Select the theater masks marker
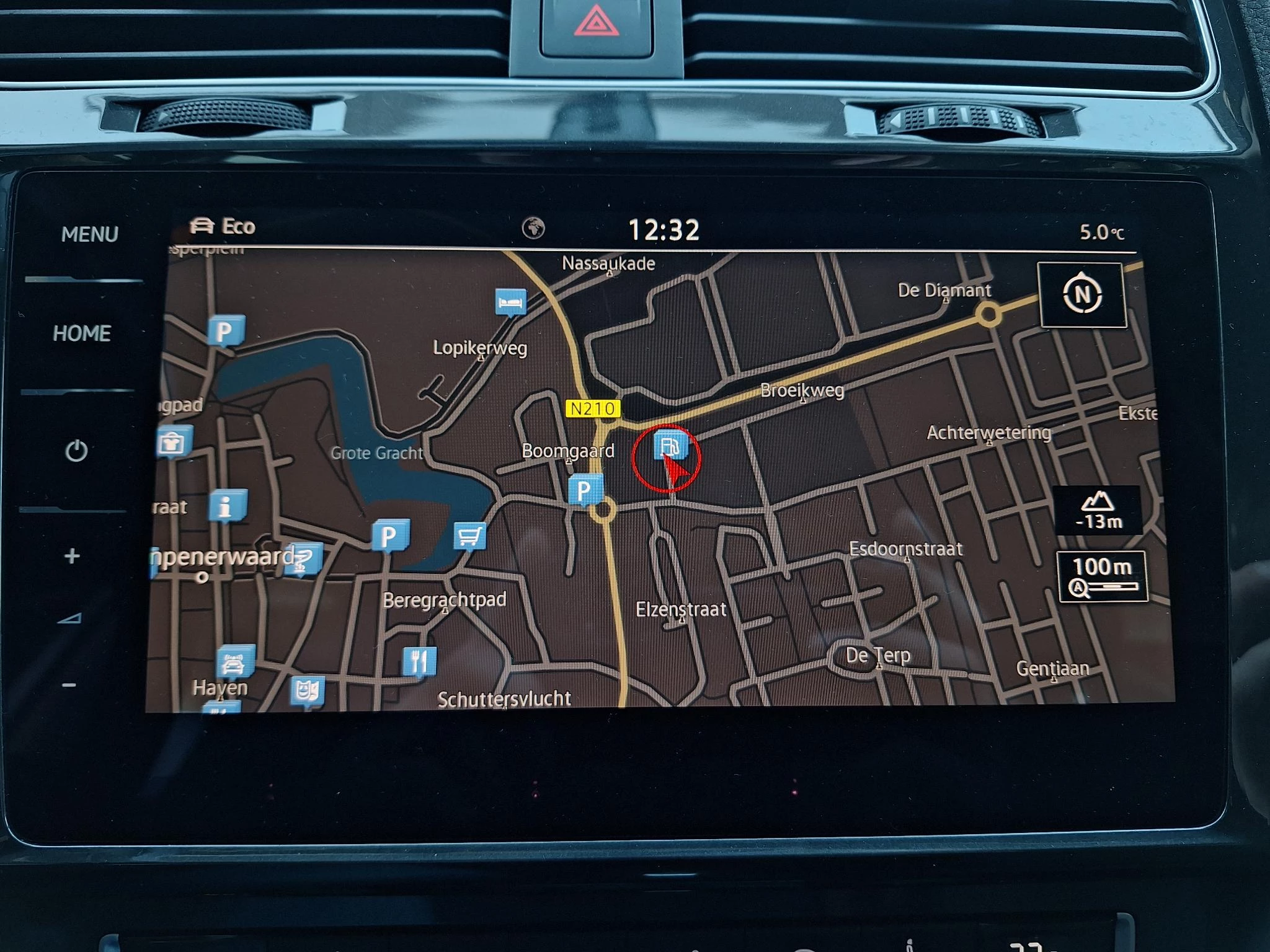 click(x=307, y=690)
